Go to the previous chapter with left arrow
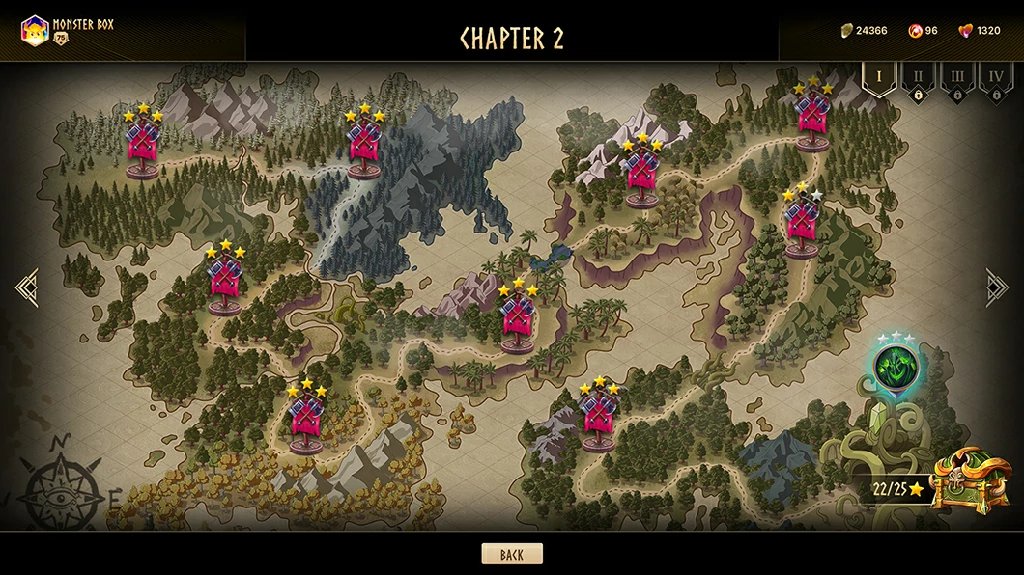 pyautogui.click(x=27, y=287)
